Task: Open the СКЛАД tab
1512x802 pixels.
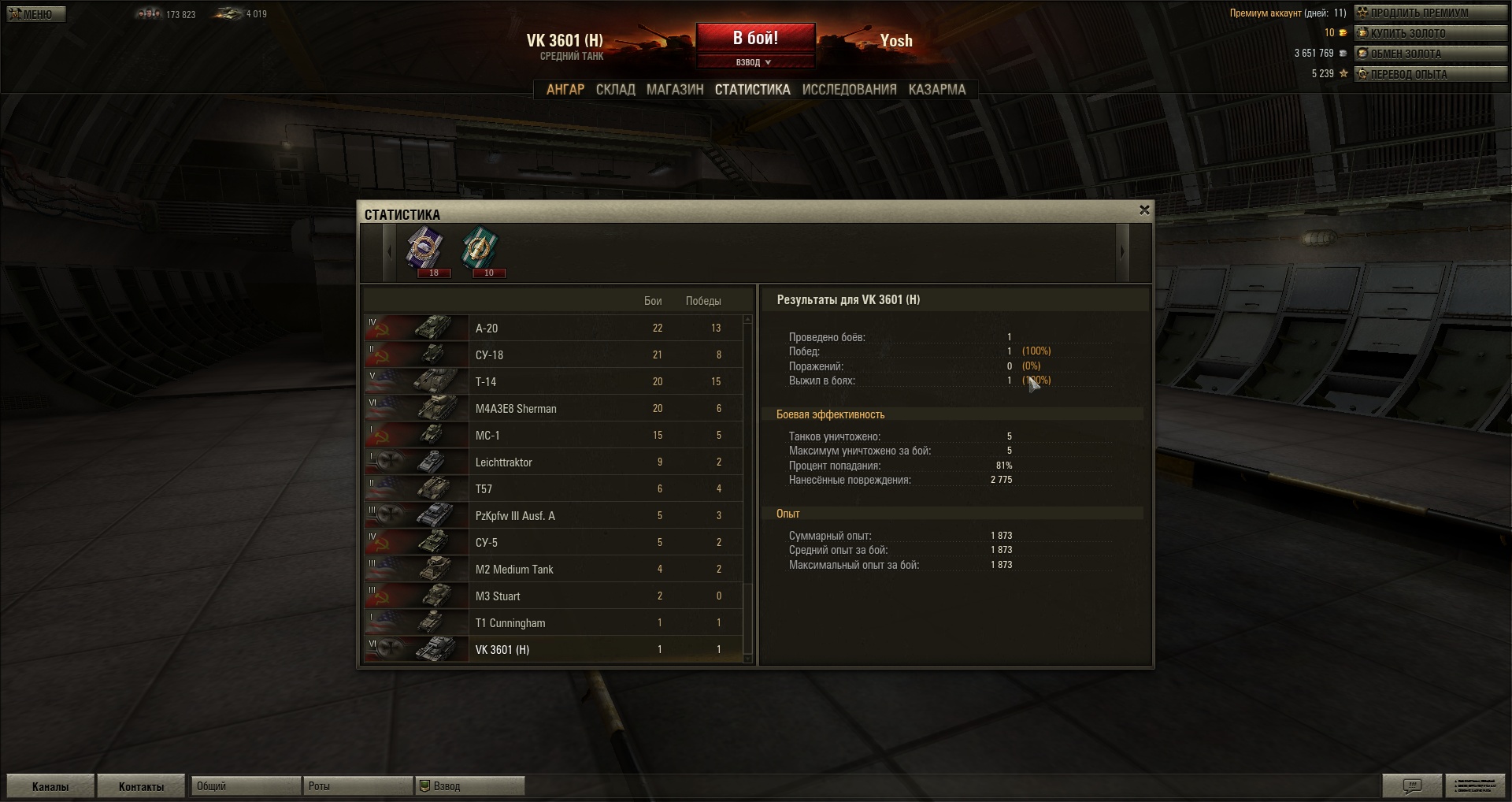Action: (615, 90)
